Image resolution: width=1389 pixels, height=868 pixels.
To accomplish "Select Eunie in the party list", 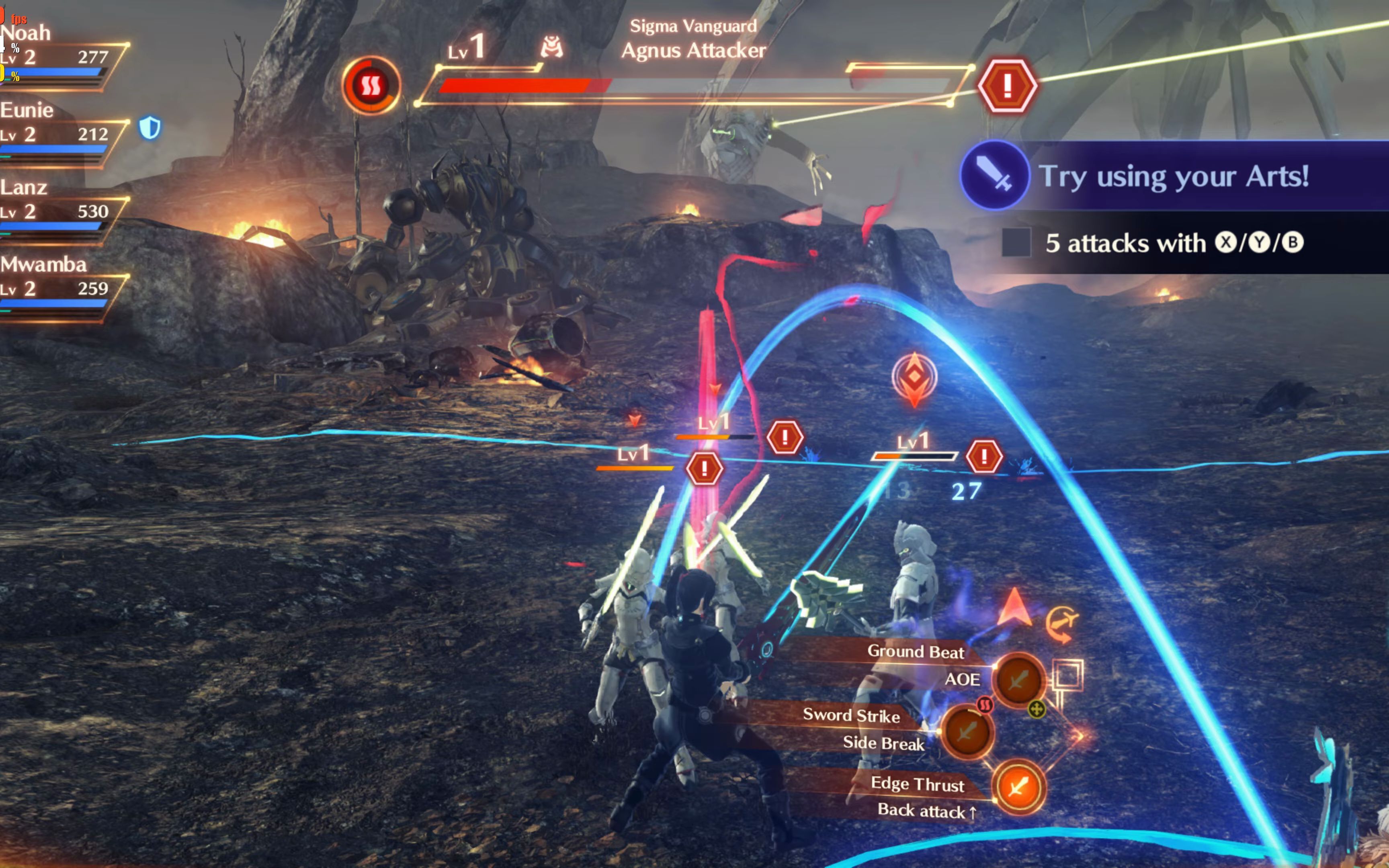I will point(27,110).
